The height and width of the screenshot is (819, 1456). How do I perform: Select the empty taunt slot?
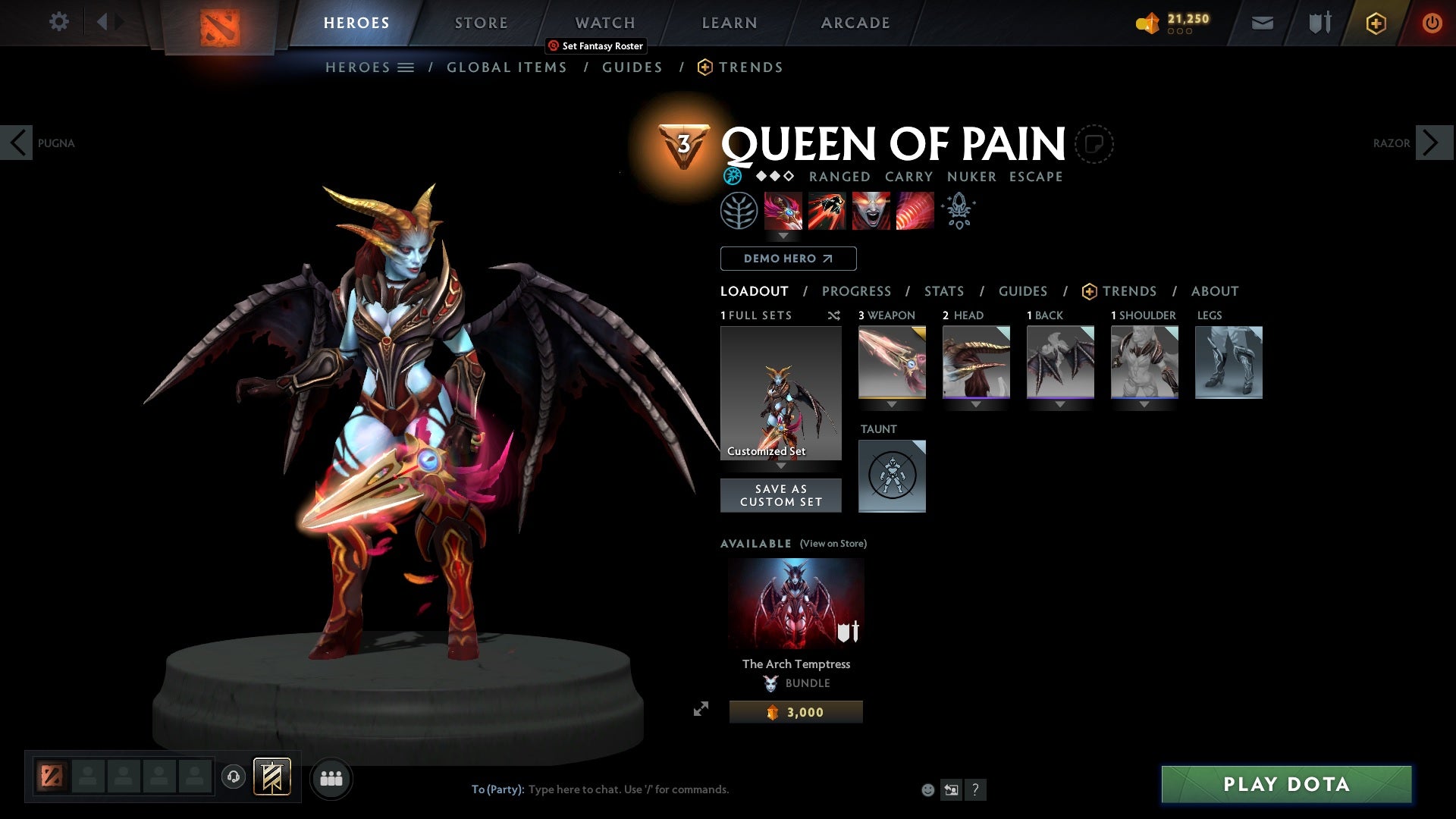(x=892, y=475)
